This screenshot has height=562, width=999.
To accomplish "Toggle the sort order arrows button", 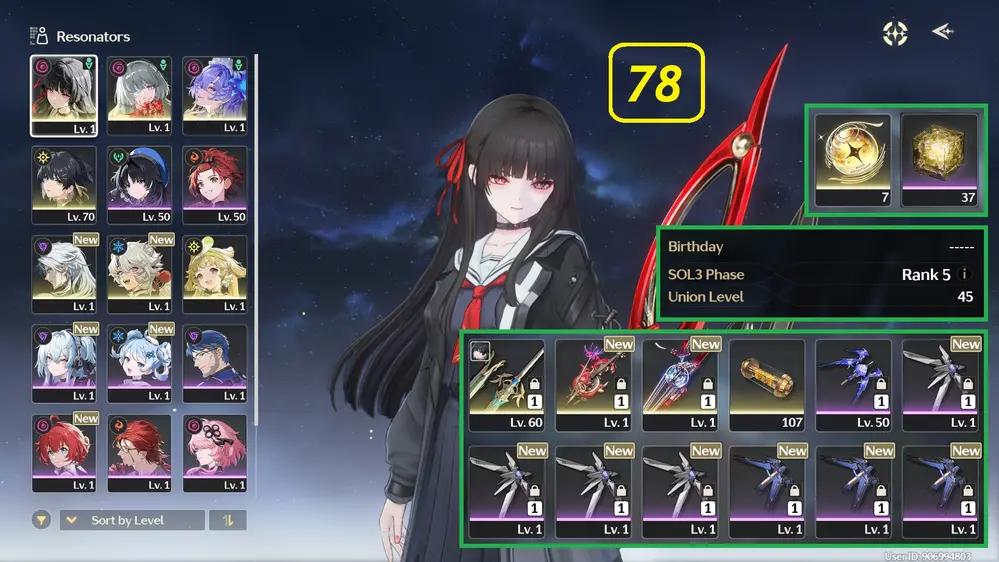I will (227, 520).
